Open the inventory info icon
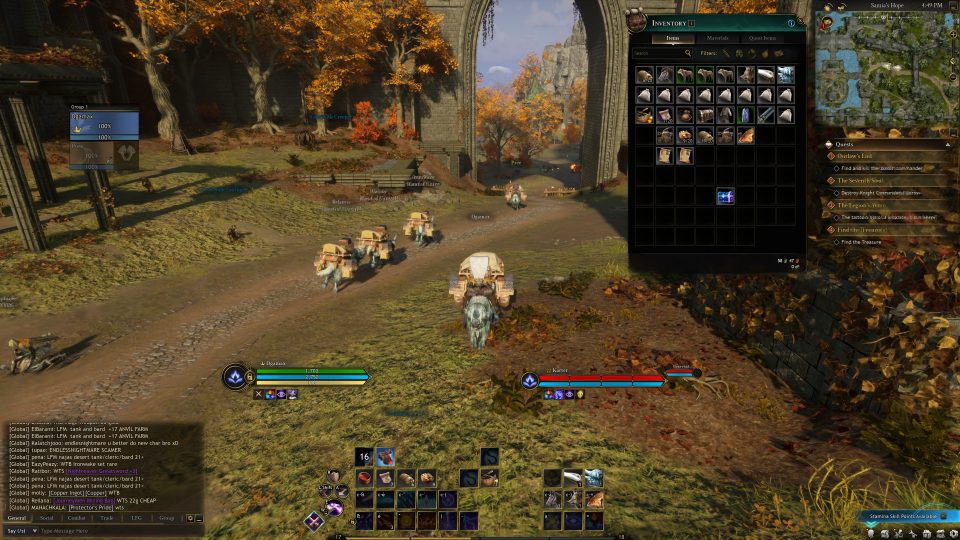This screenshot has height=540, width=960. [790, 22]
